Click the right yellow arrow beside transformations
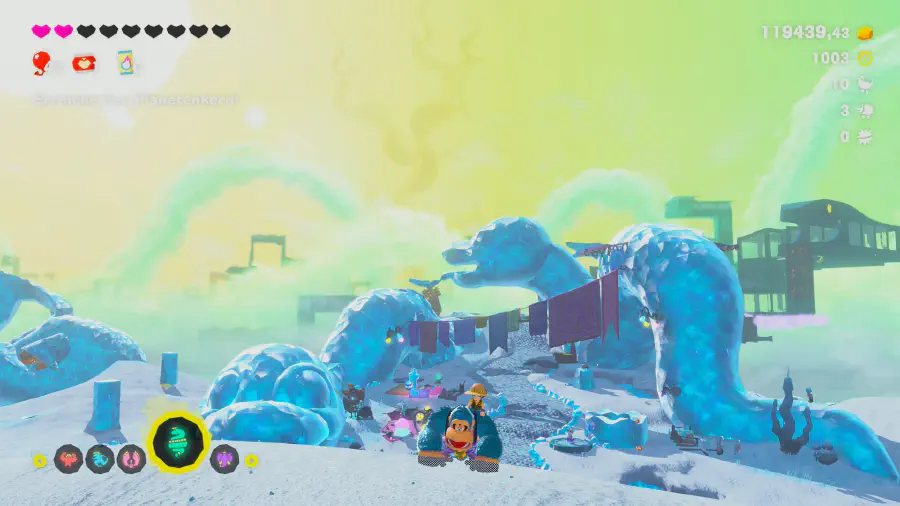 (252, 461)
